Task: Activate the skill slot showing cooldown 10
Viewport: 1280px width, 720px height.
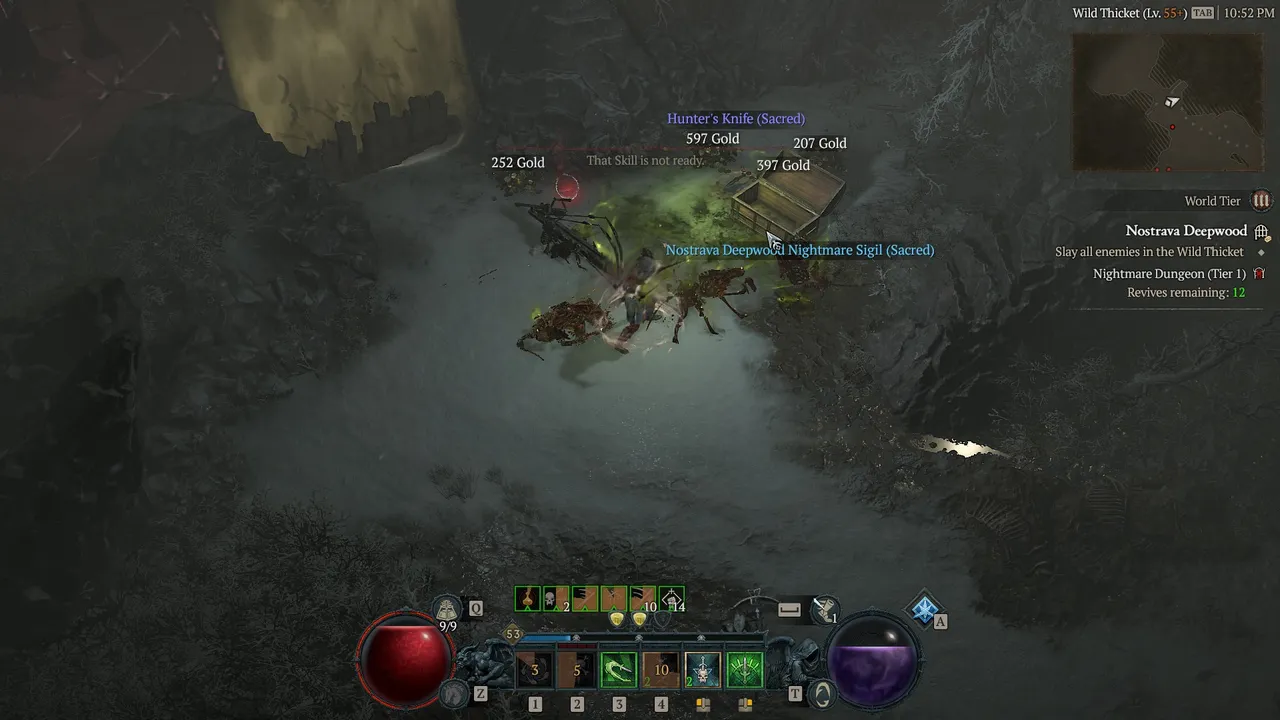Action: 661,670
